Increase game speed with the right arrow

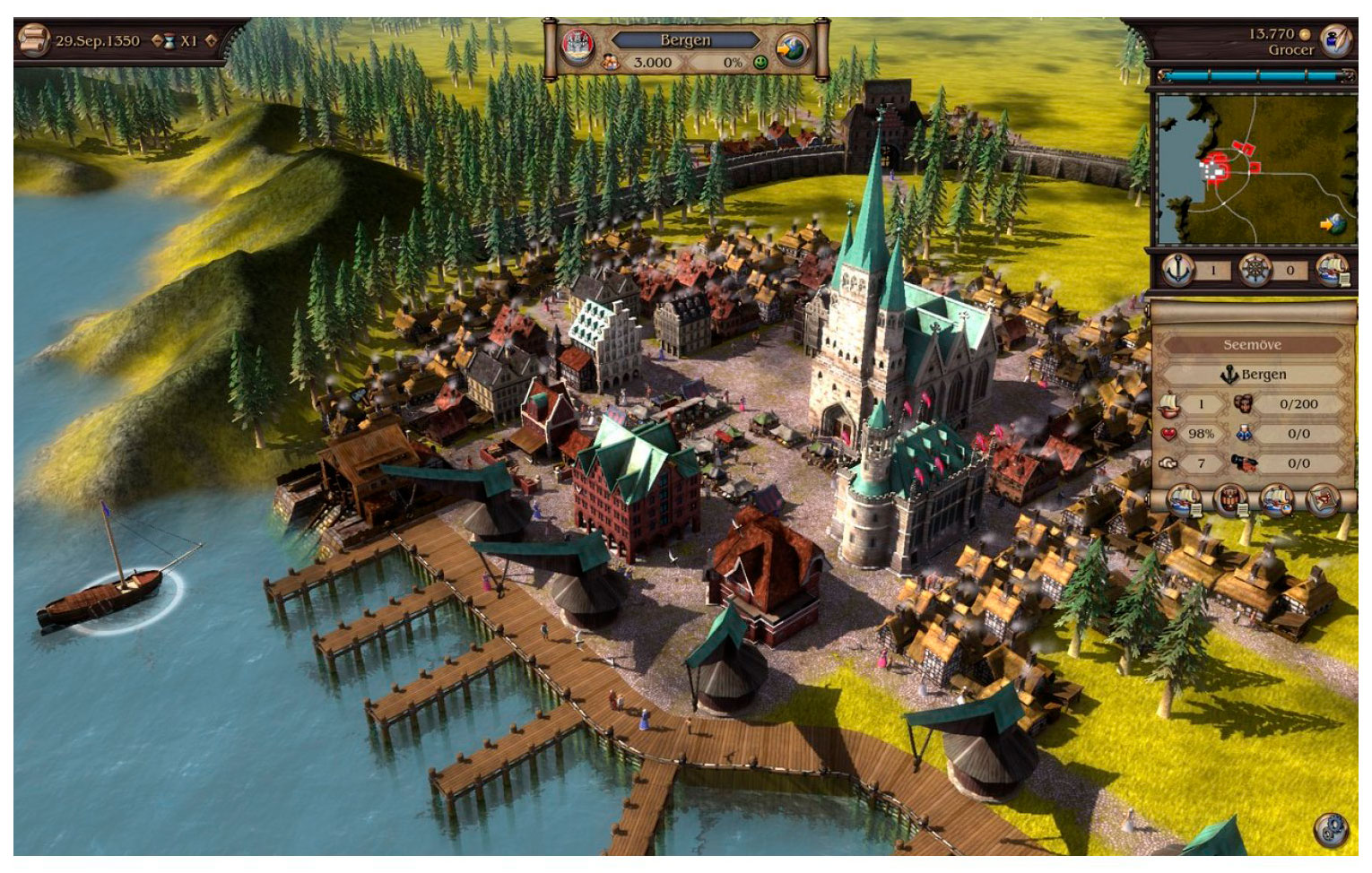[211, 40]
